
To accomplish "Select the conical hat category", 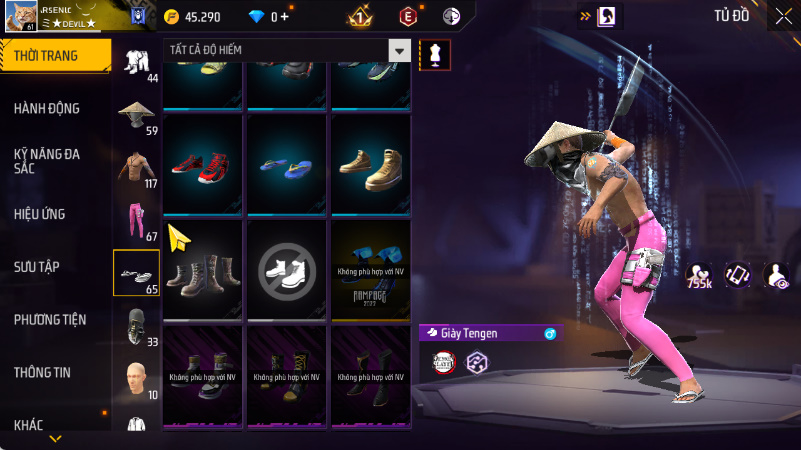I will (136, 116).
